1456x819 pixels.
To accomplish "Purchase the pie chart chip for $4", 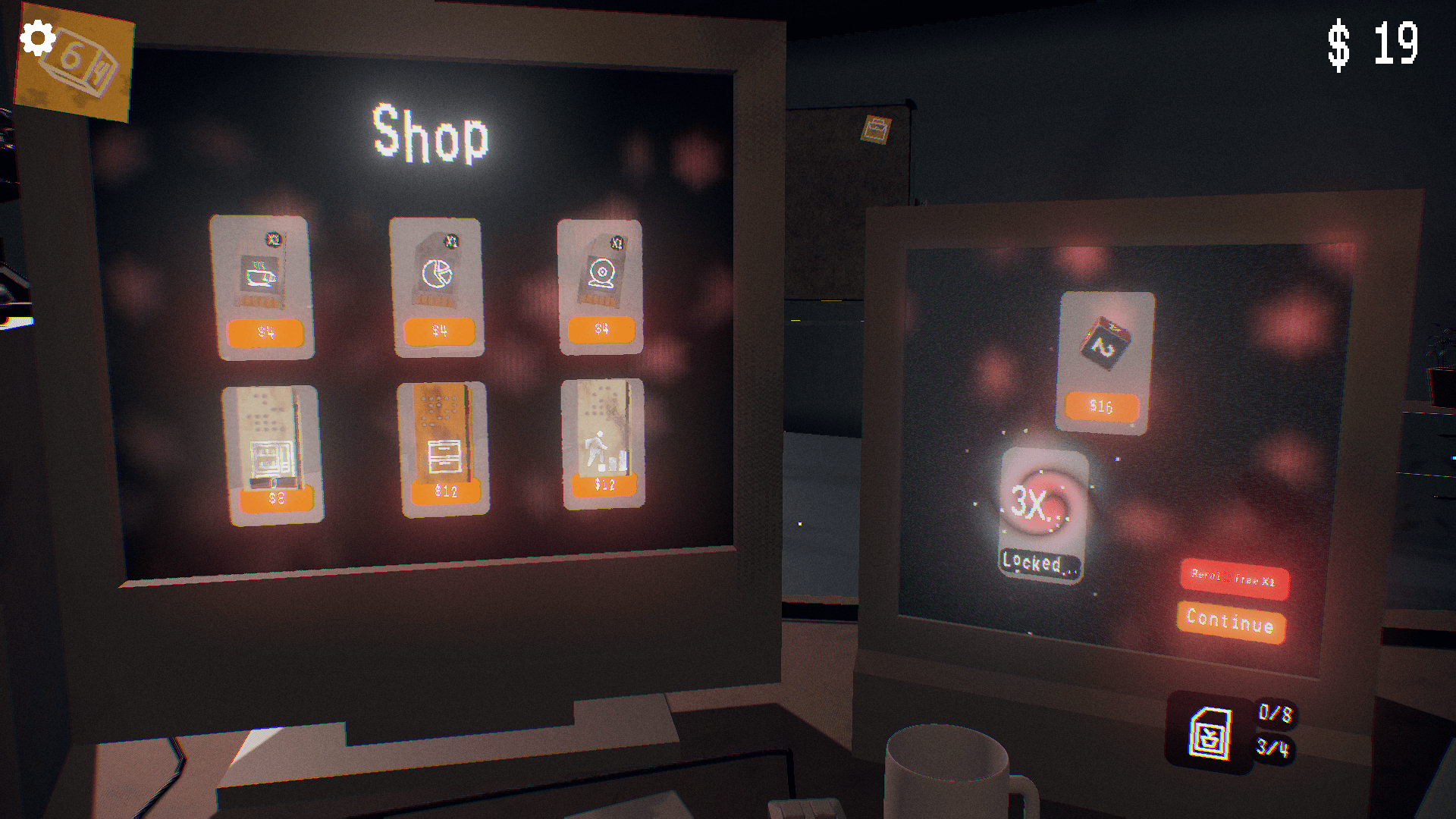I will pos(439,331).
